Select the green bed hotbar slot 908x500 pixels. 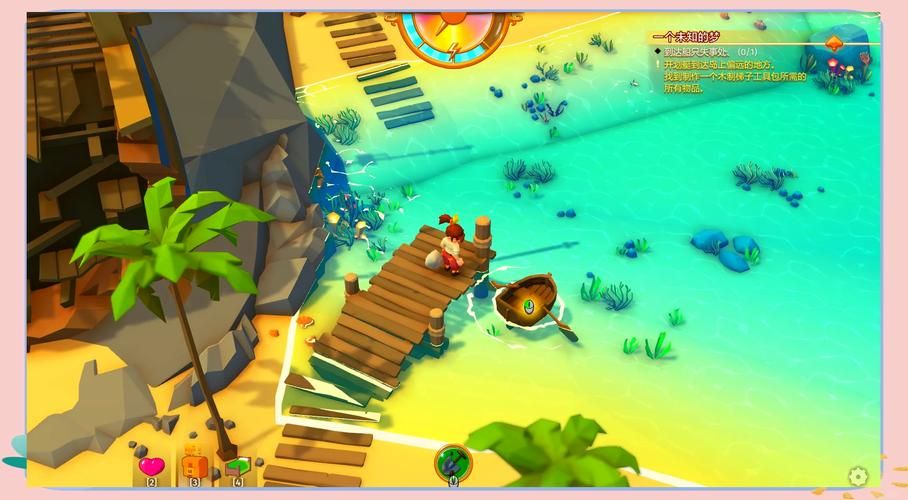tap(238, 466)
